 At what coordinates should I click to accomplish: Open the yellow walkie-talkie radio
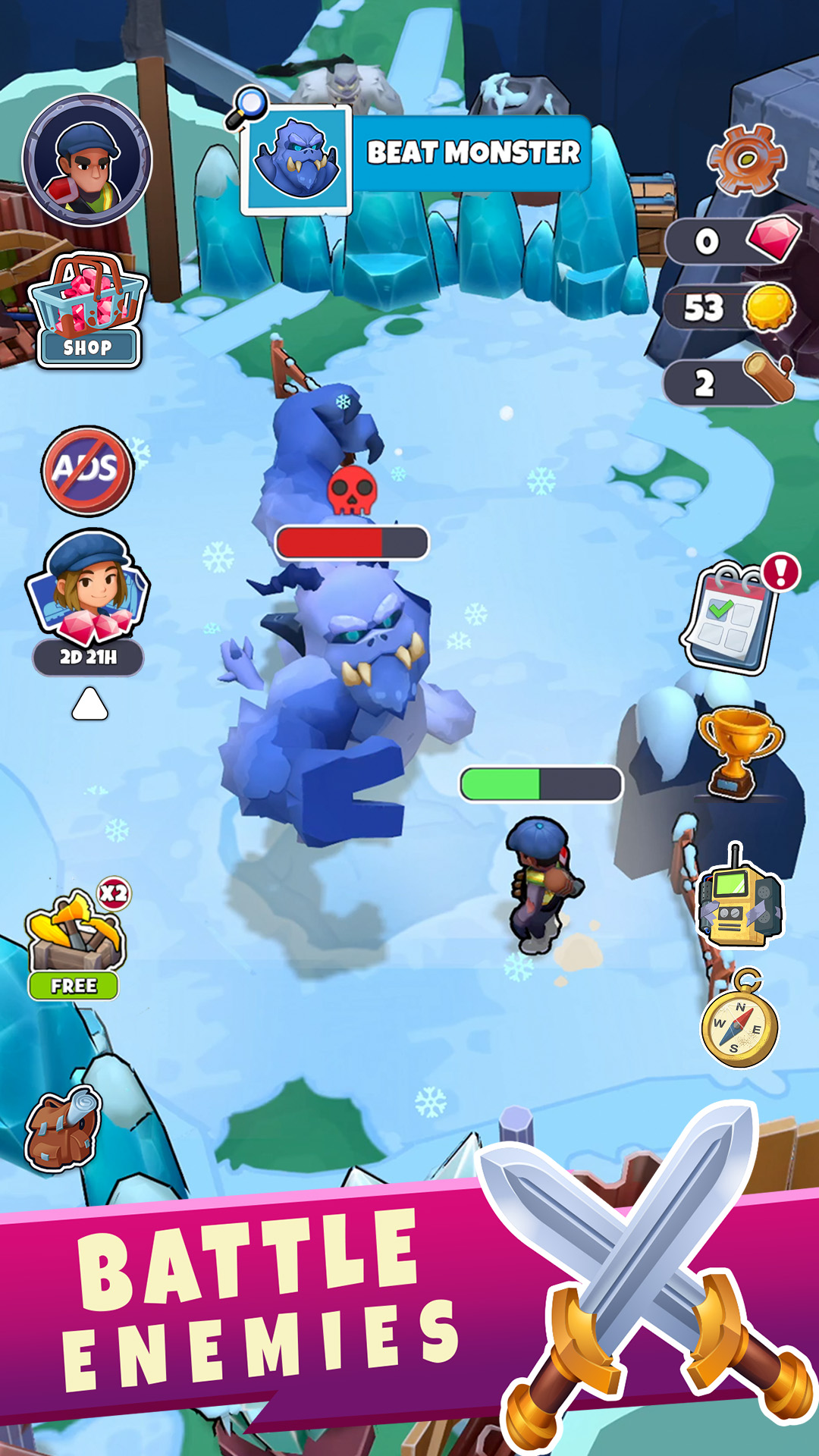739,902
